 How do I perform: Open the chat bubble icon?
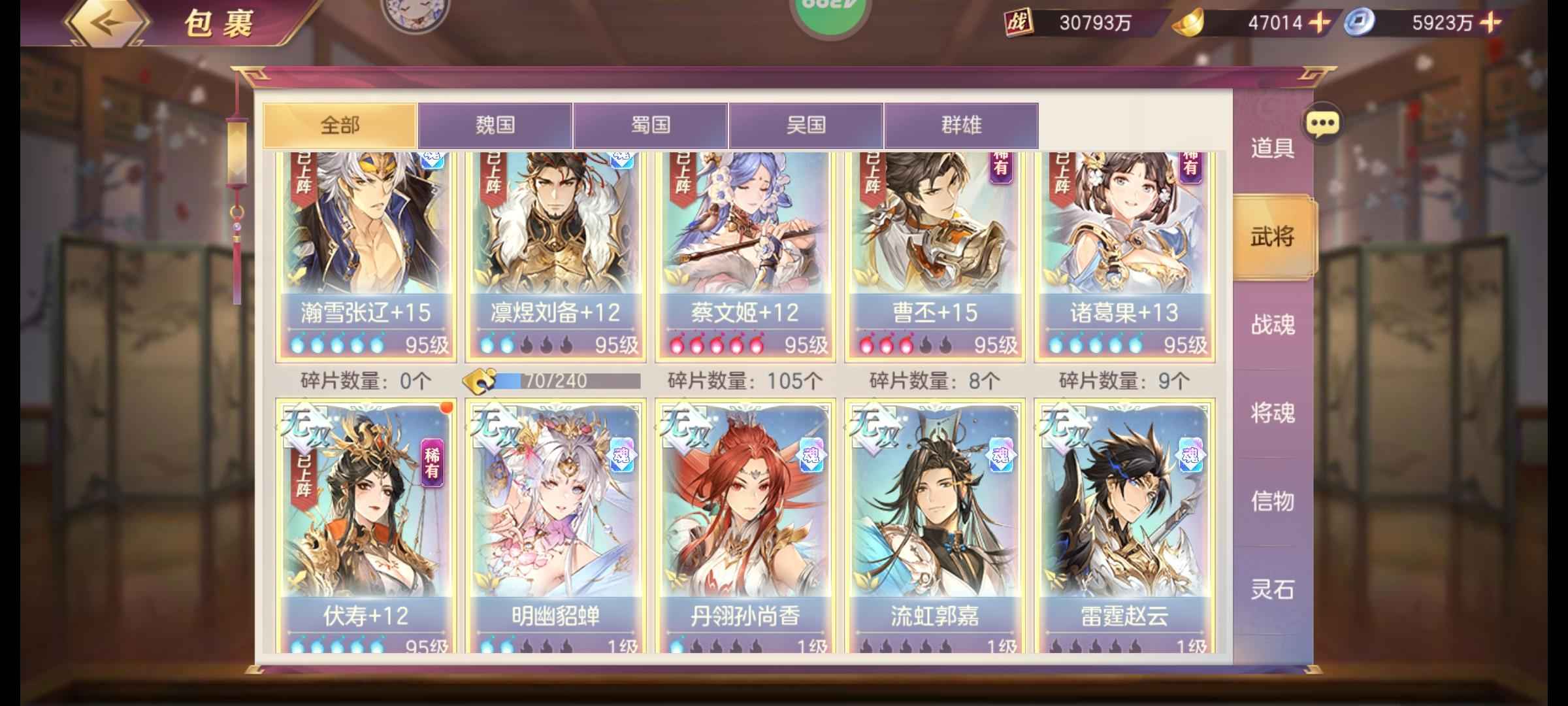pos(1322,124)
